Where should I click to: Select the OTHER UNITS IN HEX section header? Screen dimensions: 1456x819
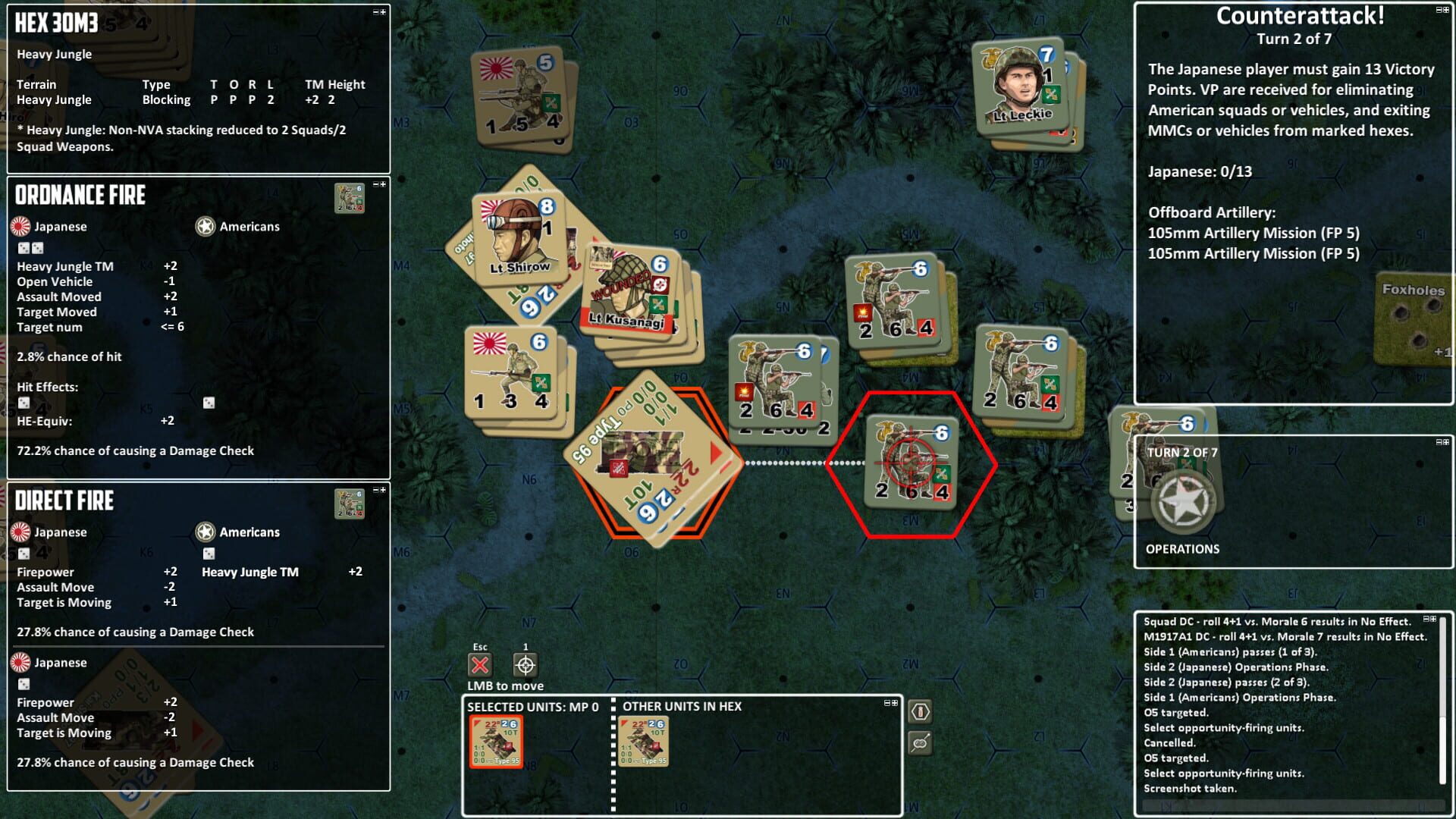point(680,706)
